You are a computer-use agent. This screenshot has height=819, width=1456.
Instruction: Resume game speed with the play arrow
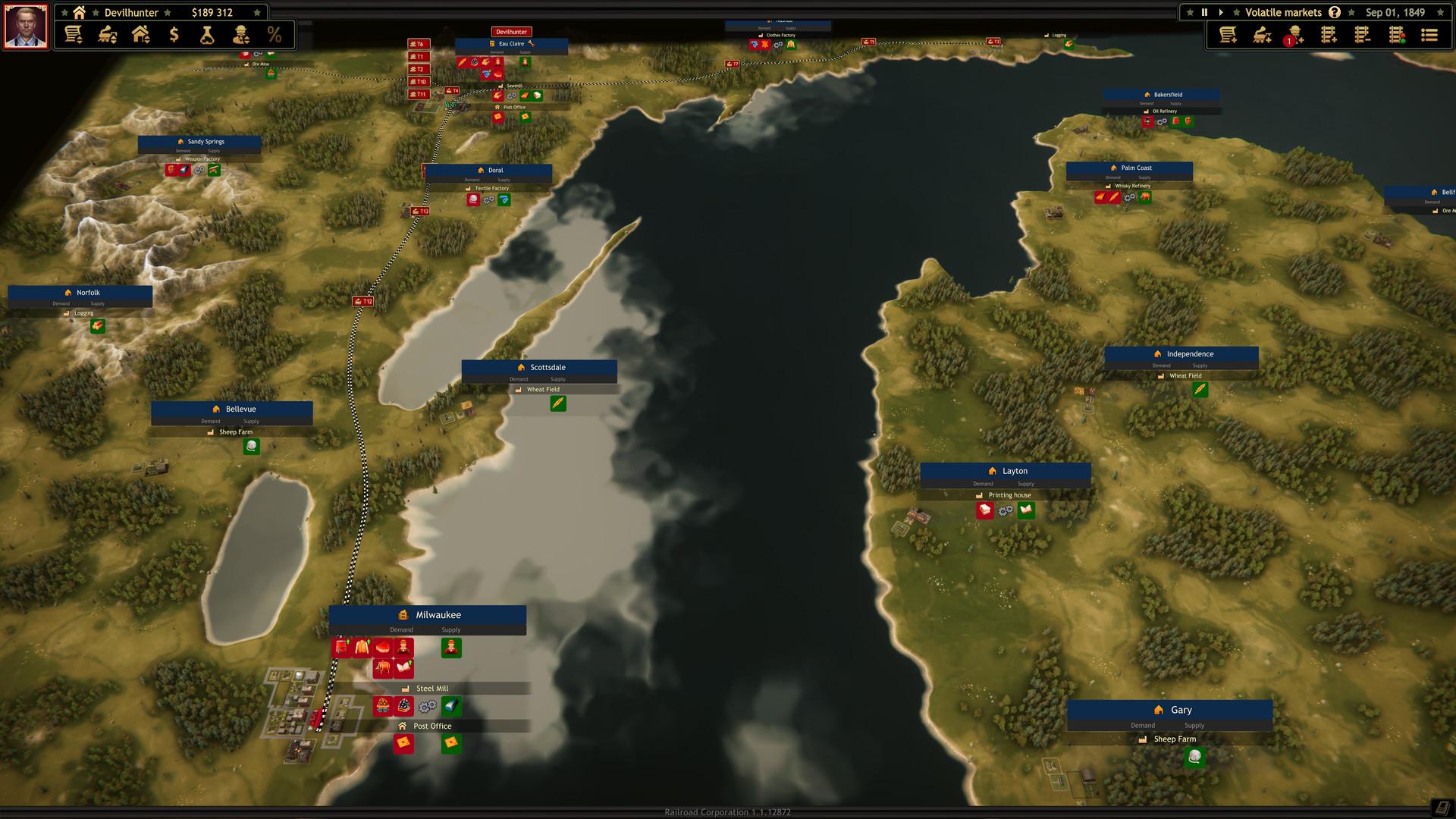point(1221,12)
